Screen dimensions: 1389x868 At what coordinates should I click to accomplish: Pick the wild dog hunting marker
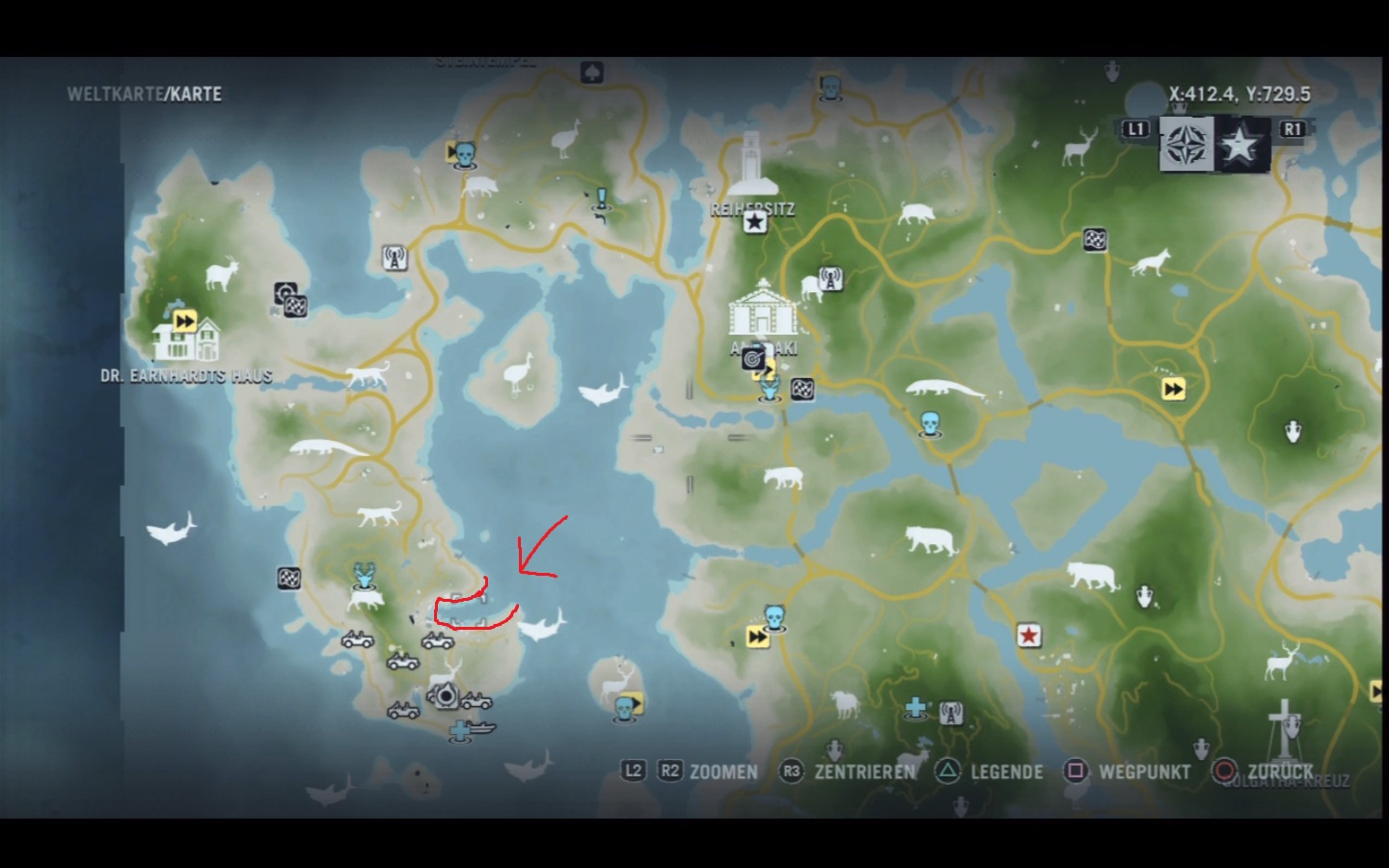[x=1151, y=261]
